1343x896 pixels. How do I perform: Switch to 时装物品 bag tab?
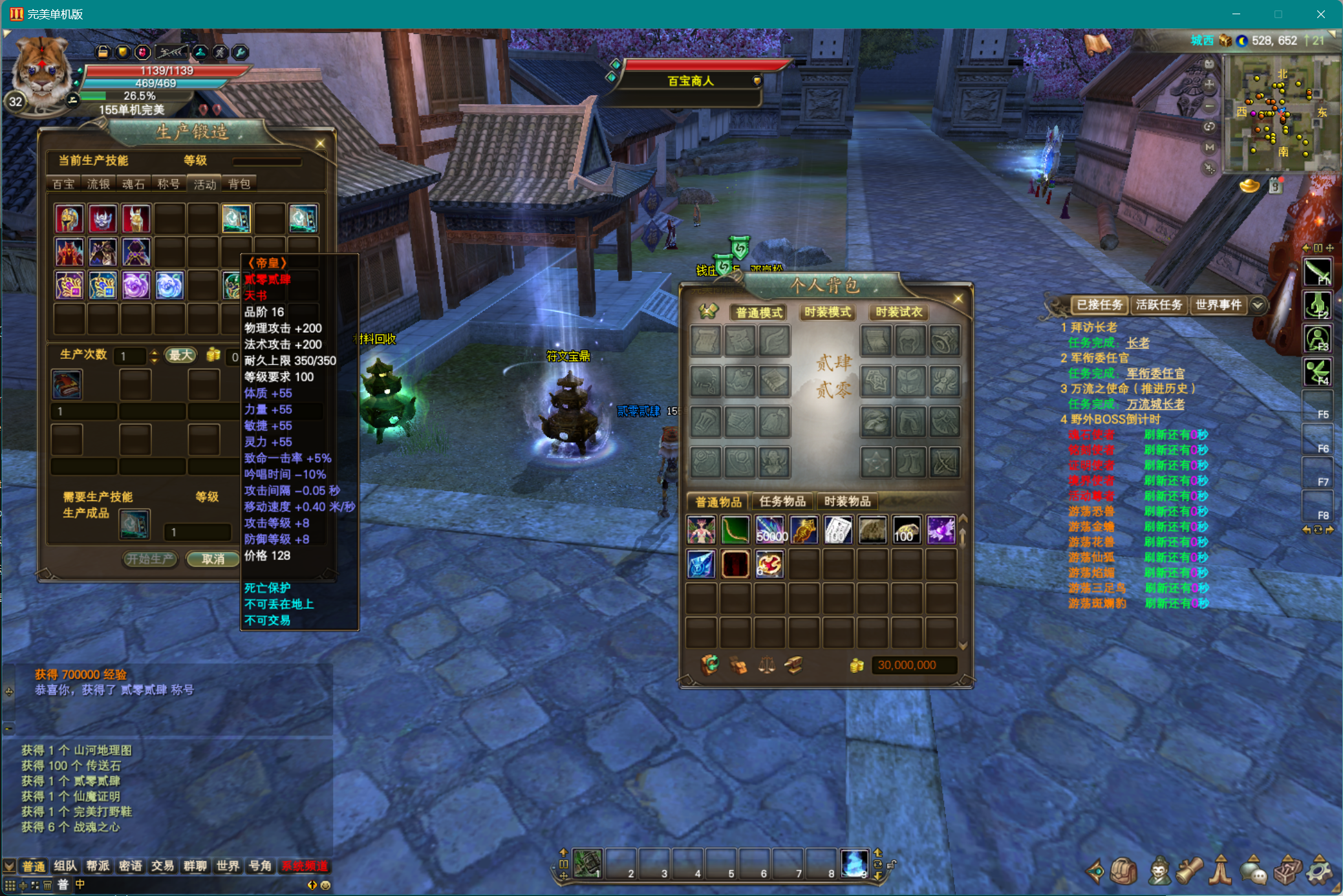click(x=847, y=501)
